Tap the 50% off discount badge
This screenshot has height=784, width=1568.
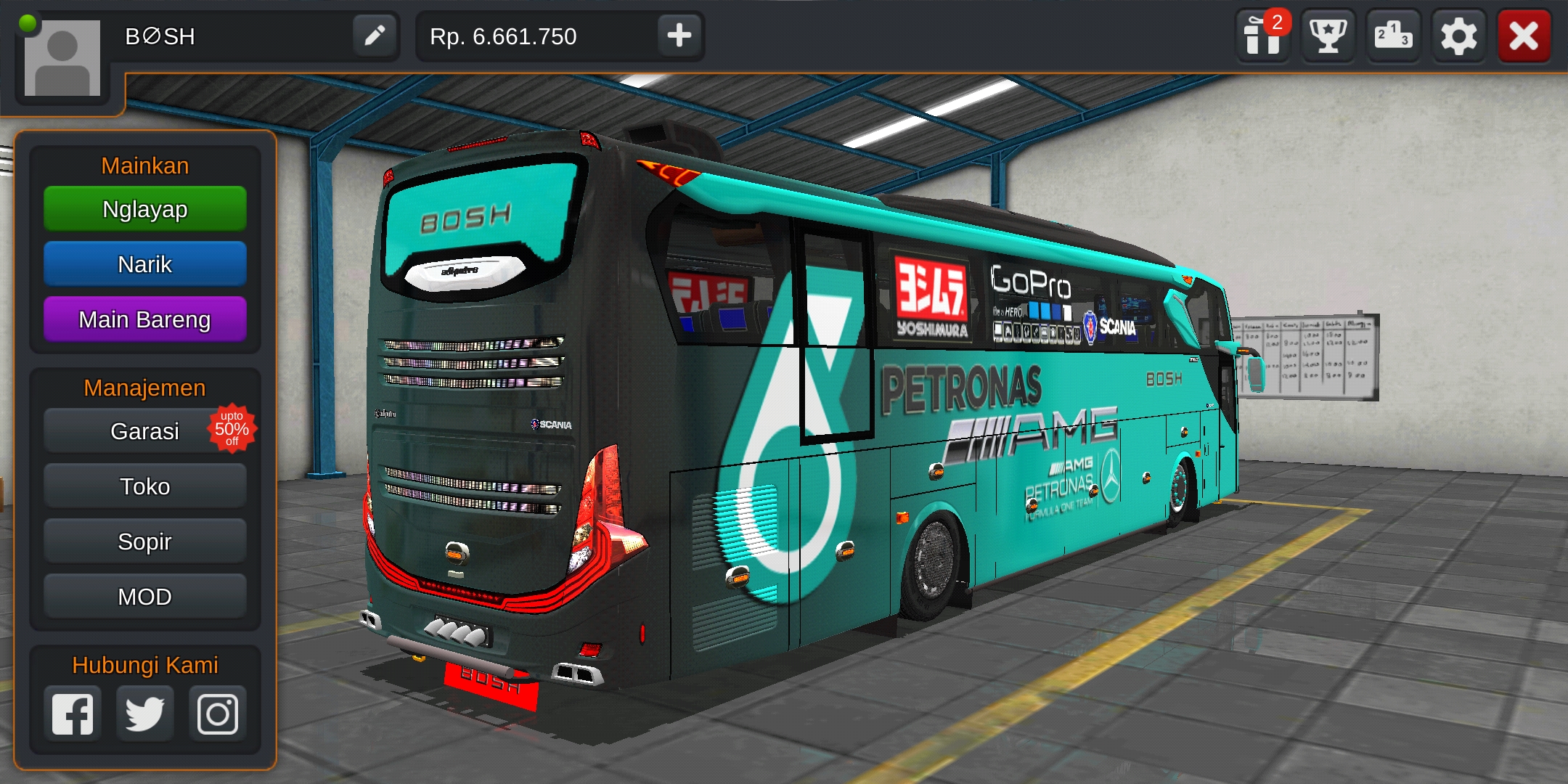[234, 428]
